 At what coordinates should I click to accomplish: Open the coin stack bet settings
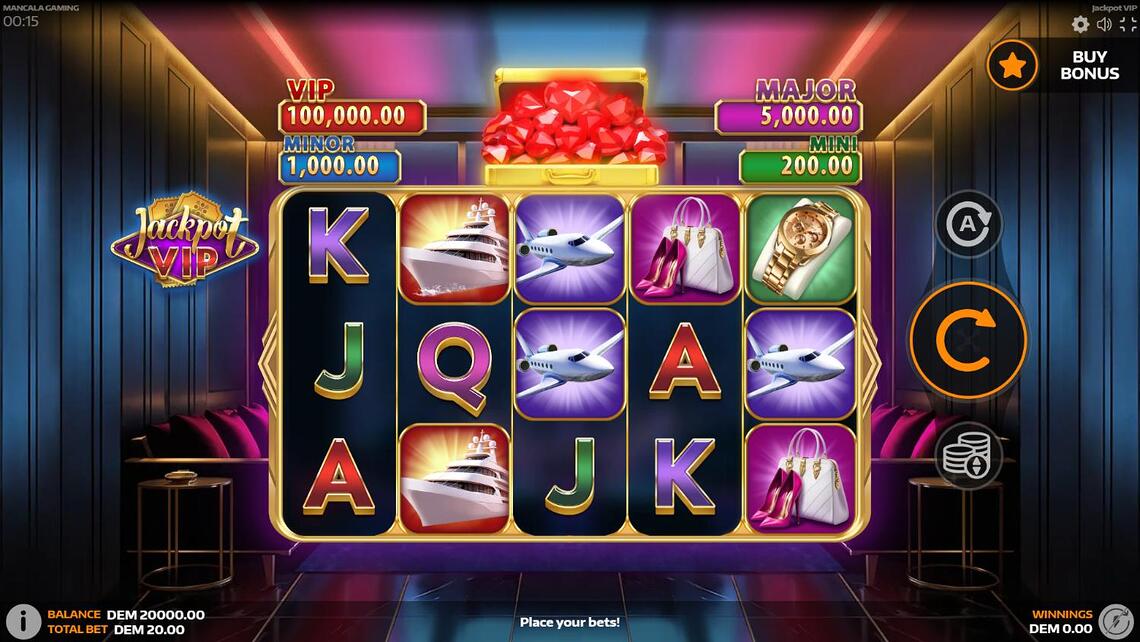(967, 456)
